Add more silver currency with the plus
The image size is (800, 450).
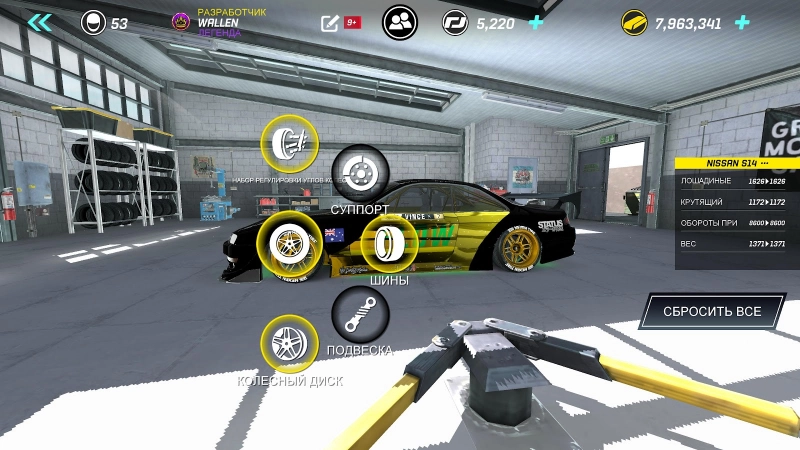[x=537, y=22]
